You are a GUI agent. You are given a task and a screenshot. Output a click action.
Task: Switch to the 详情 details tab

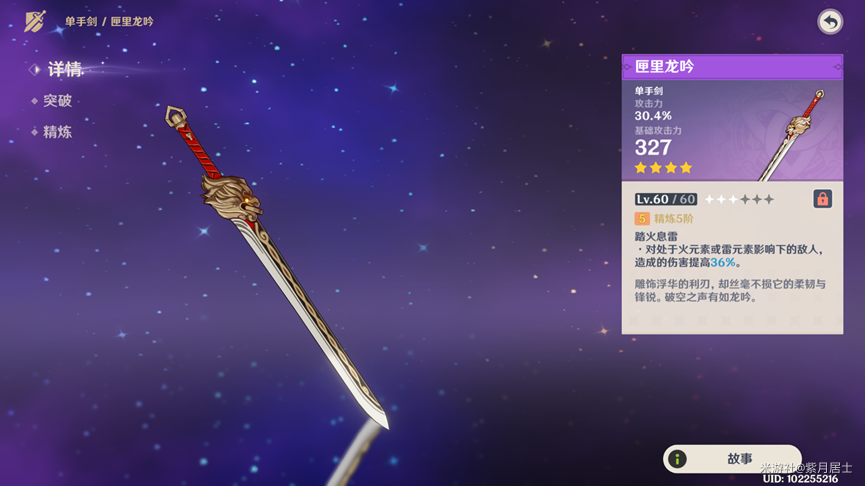coord(64,70)
